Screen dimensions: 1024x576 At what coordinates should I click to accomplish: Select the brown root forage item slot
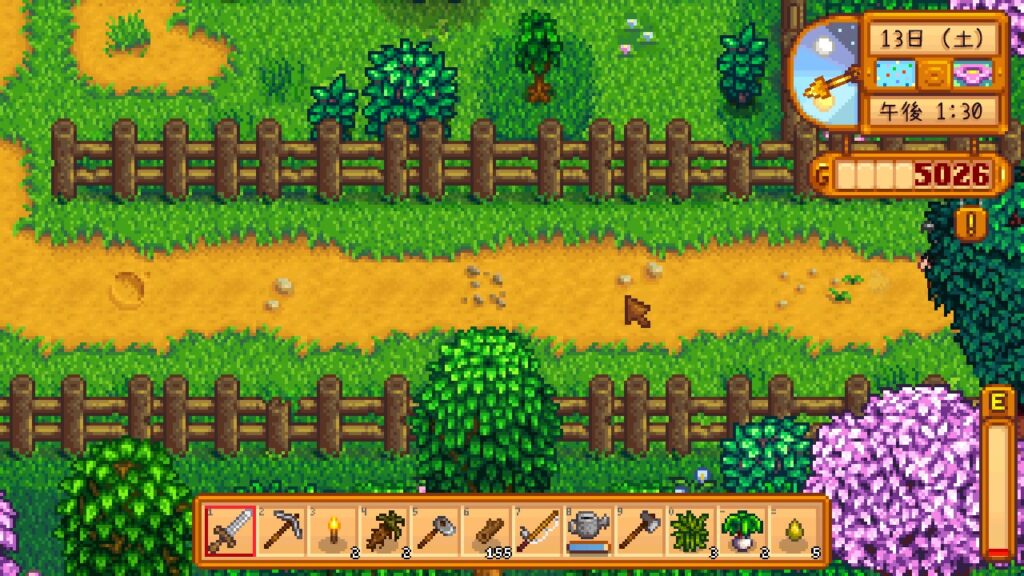pyautogui.click(x=383, y=530)
